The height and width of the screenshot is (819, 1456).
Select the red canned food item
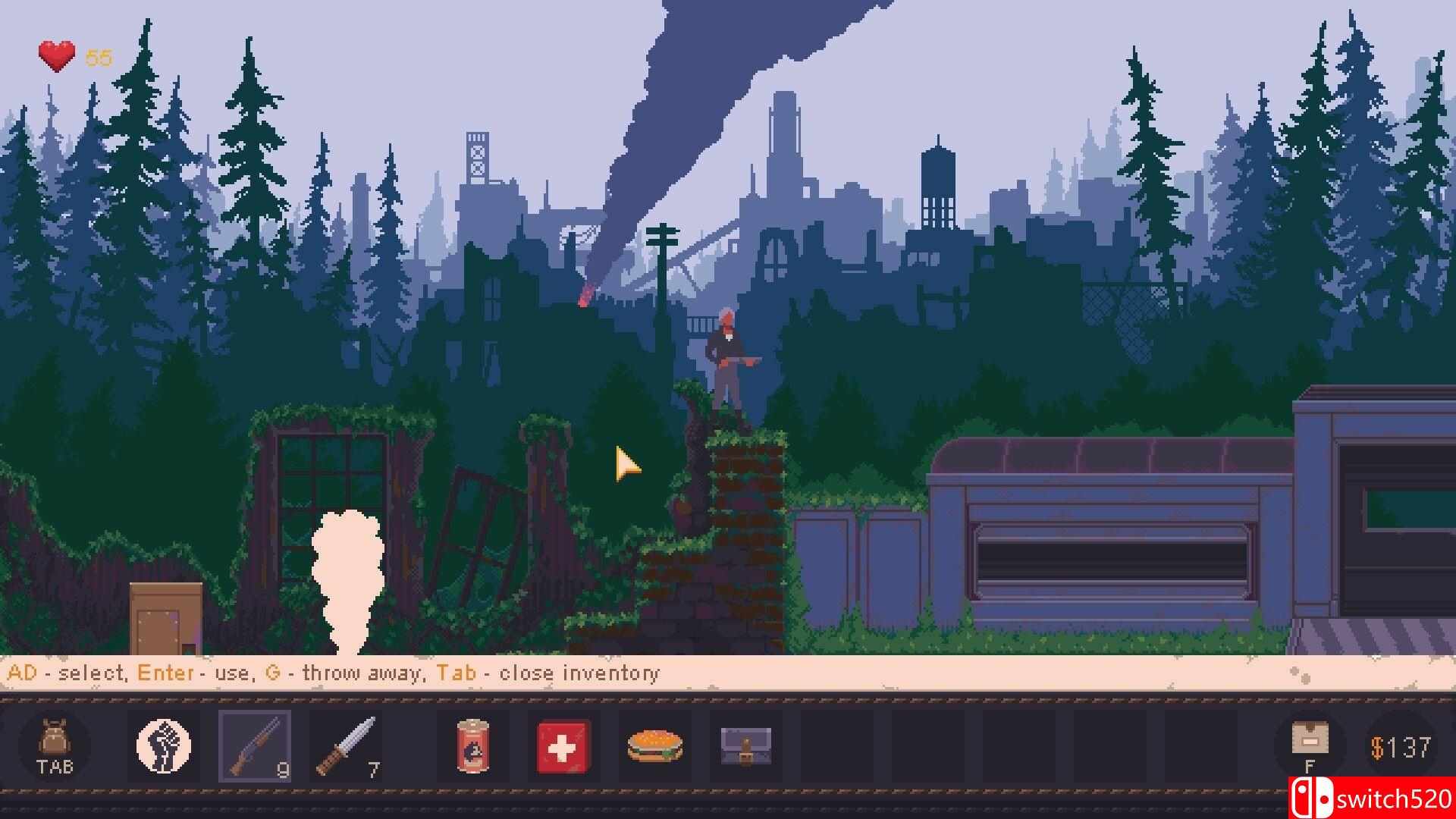tap(472, 746)
